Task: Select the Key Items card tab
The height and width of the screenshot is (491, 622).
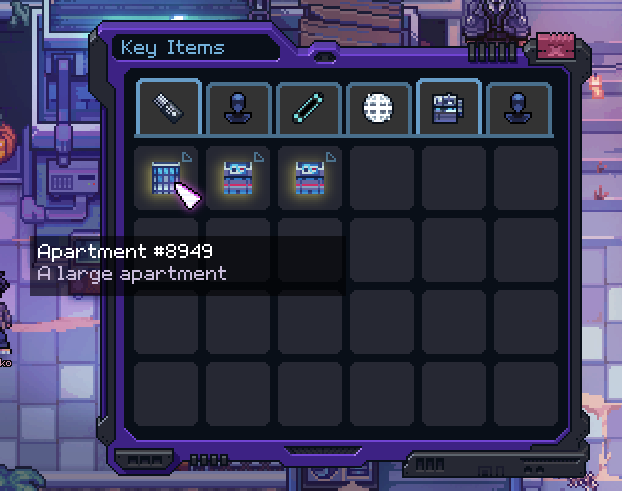Action: (x=448, y=108)
